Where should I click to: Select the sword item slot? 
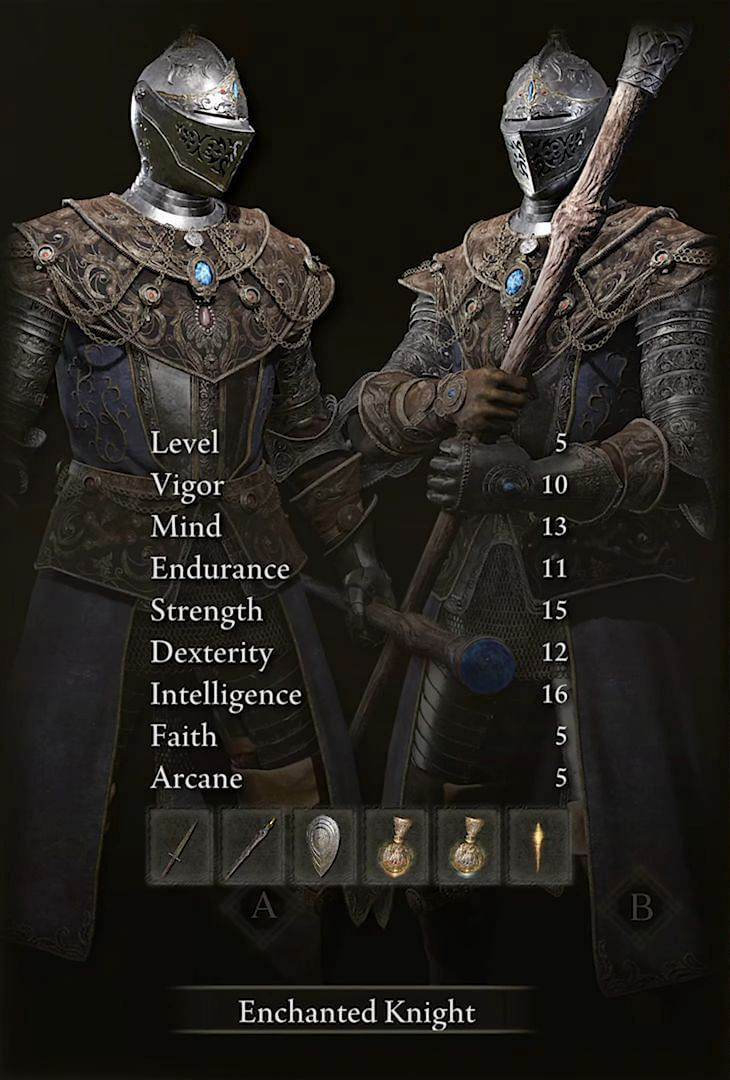tap(181, 846)
